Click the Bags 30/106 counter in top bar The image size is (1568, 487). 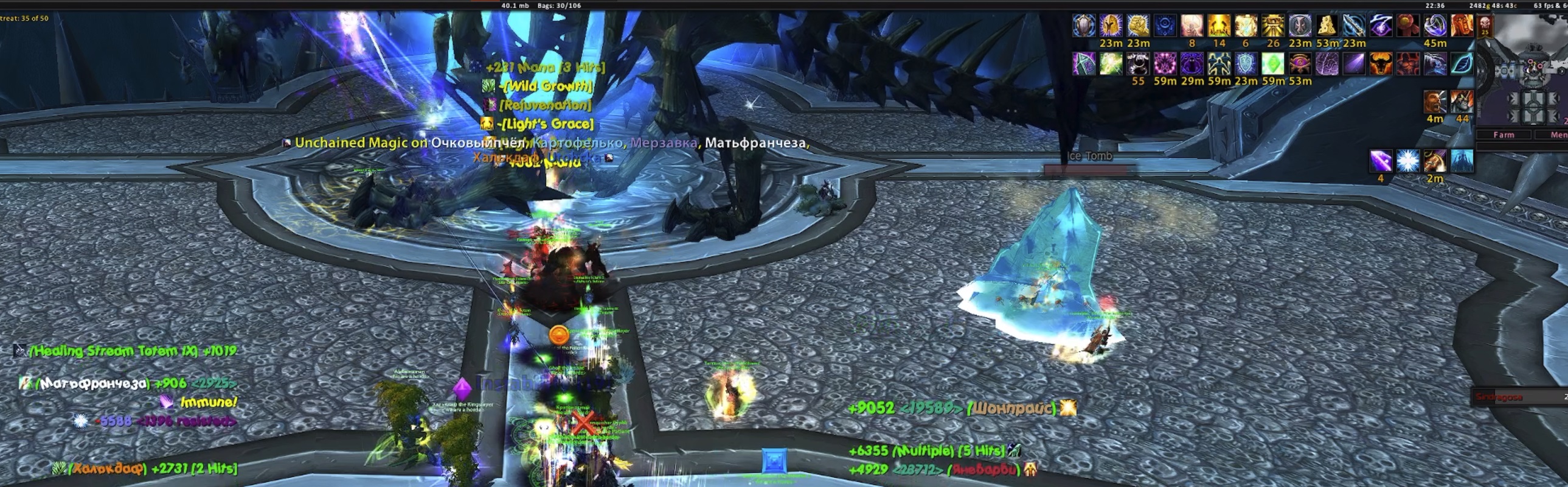coord(559,5)
